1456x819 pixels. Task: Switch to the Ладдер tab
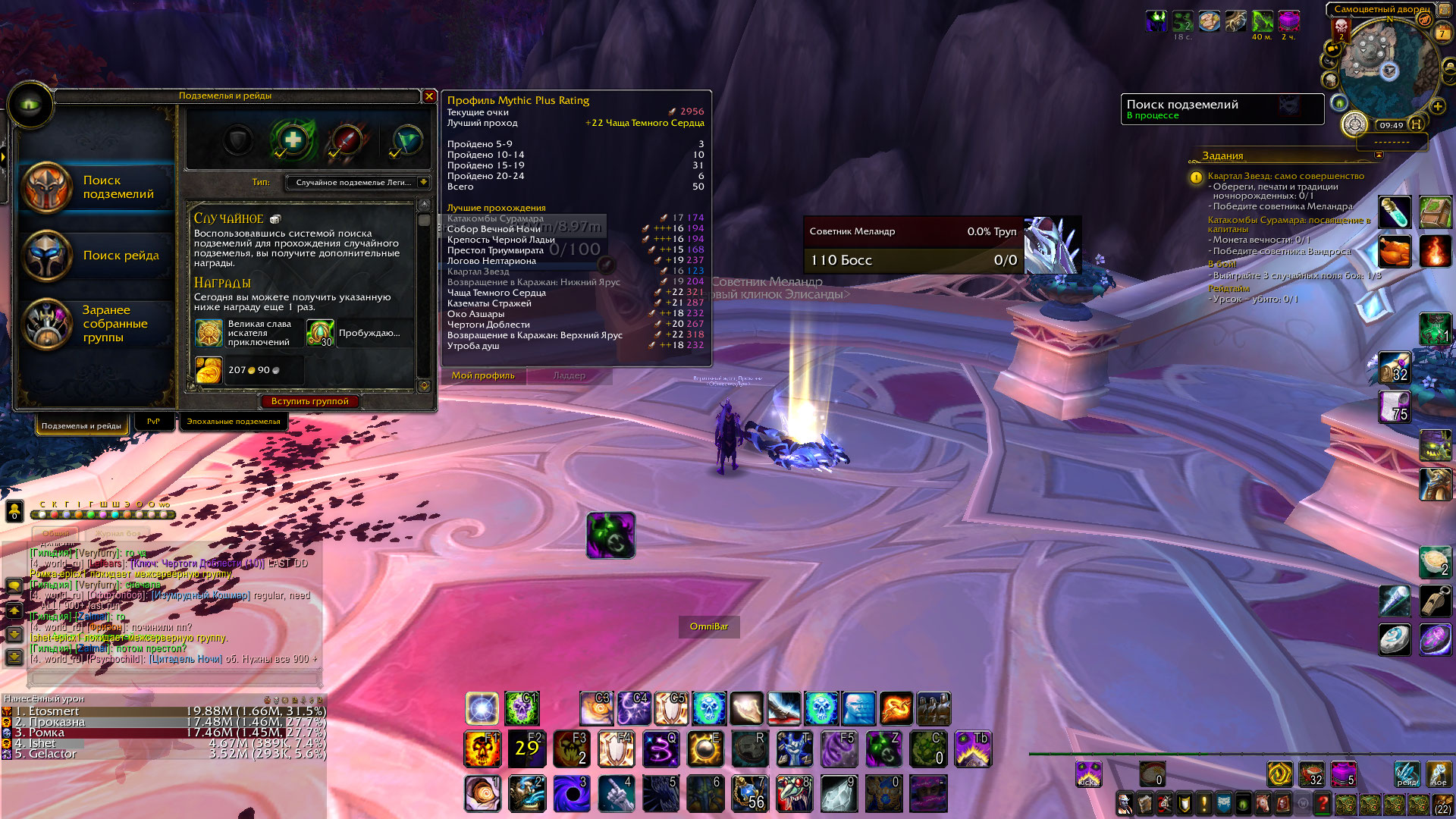[x=570, y=375]
